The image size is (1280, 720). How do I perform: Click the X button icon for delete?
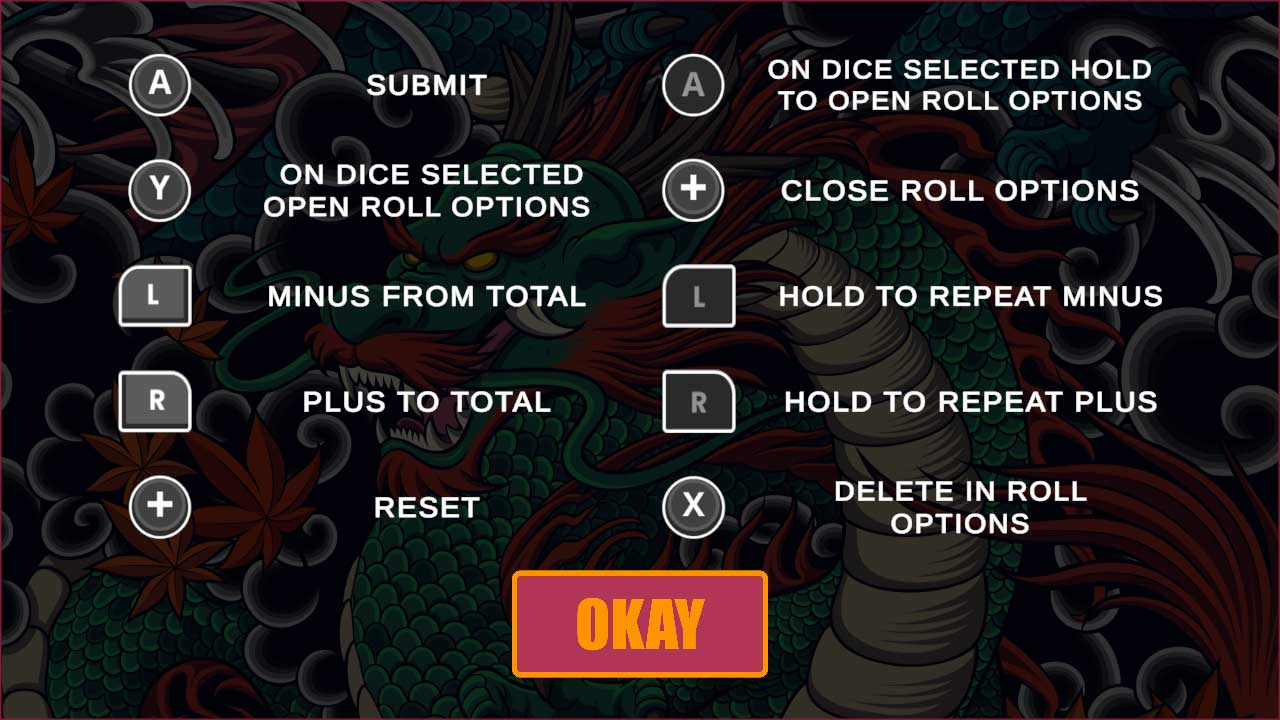coord(694,507)
